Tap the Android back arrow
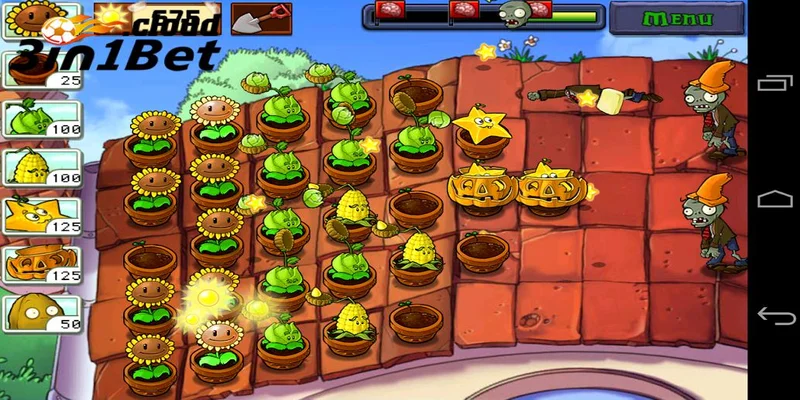Image resolution: width=800 pixels, height=400 pixels. 775,316
